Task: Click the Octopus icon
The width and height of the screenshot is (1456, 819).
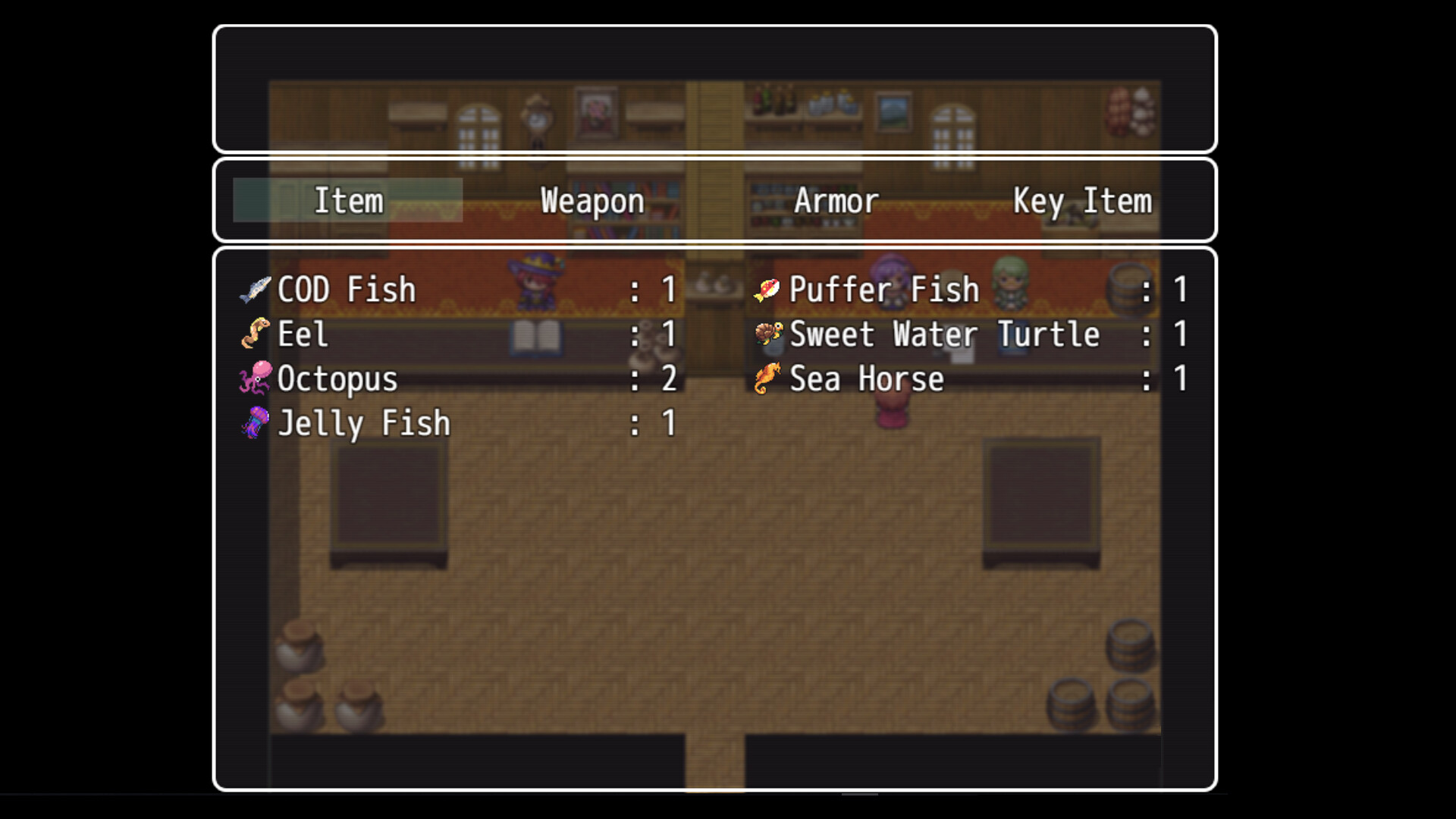Action: coord(256,378)
